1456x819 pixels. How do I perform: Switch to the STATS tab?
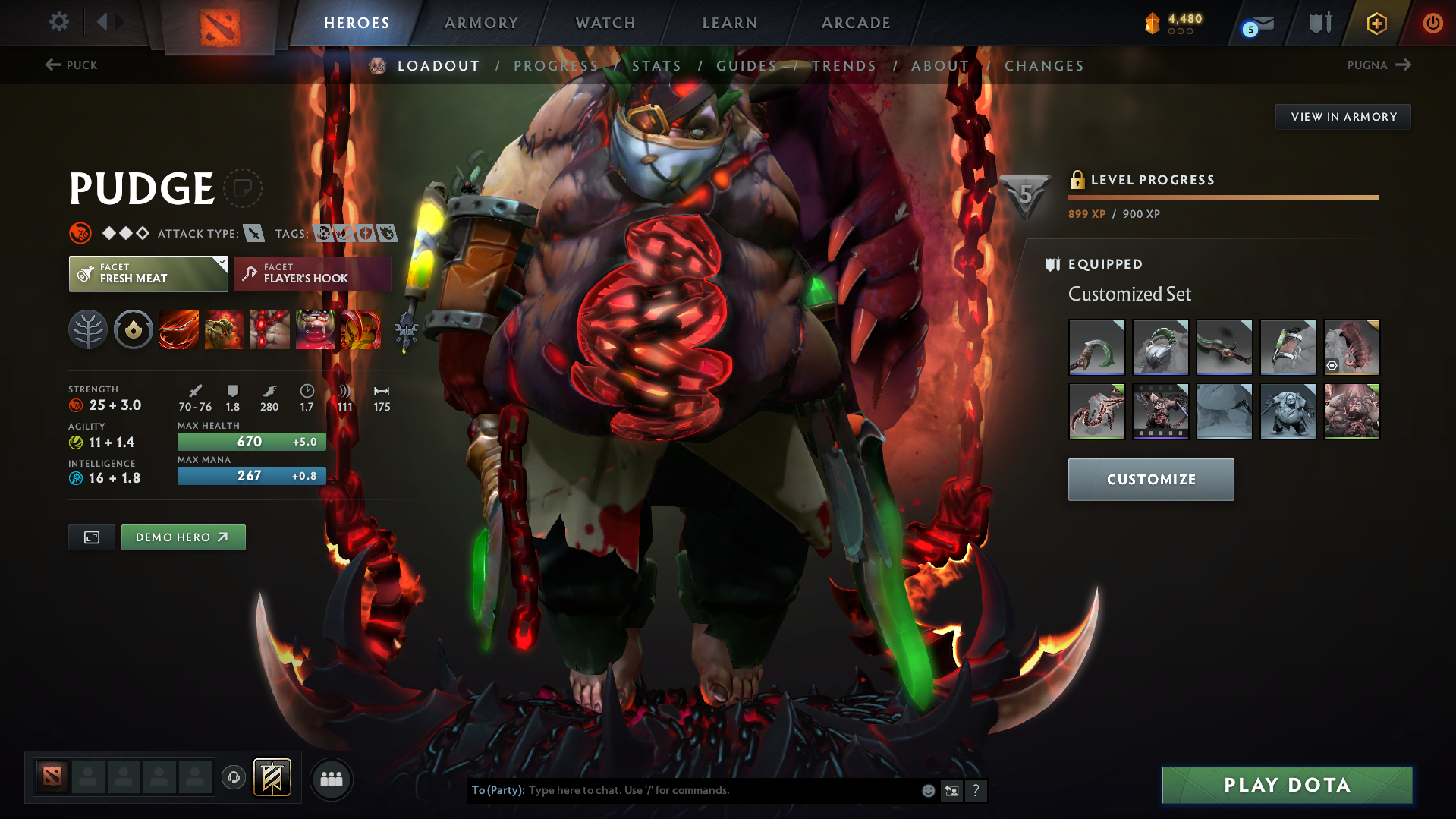[656, 65]
